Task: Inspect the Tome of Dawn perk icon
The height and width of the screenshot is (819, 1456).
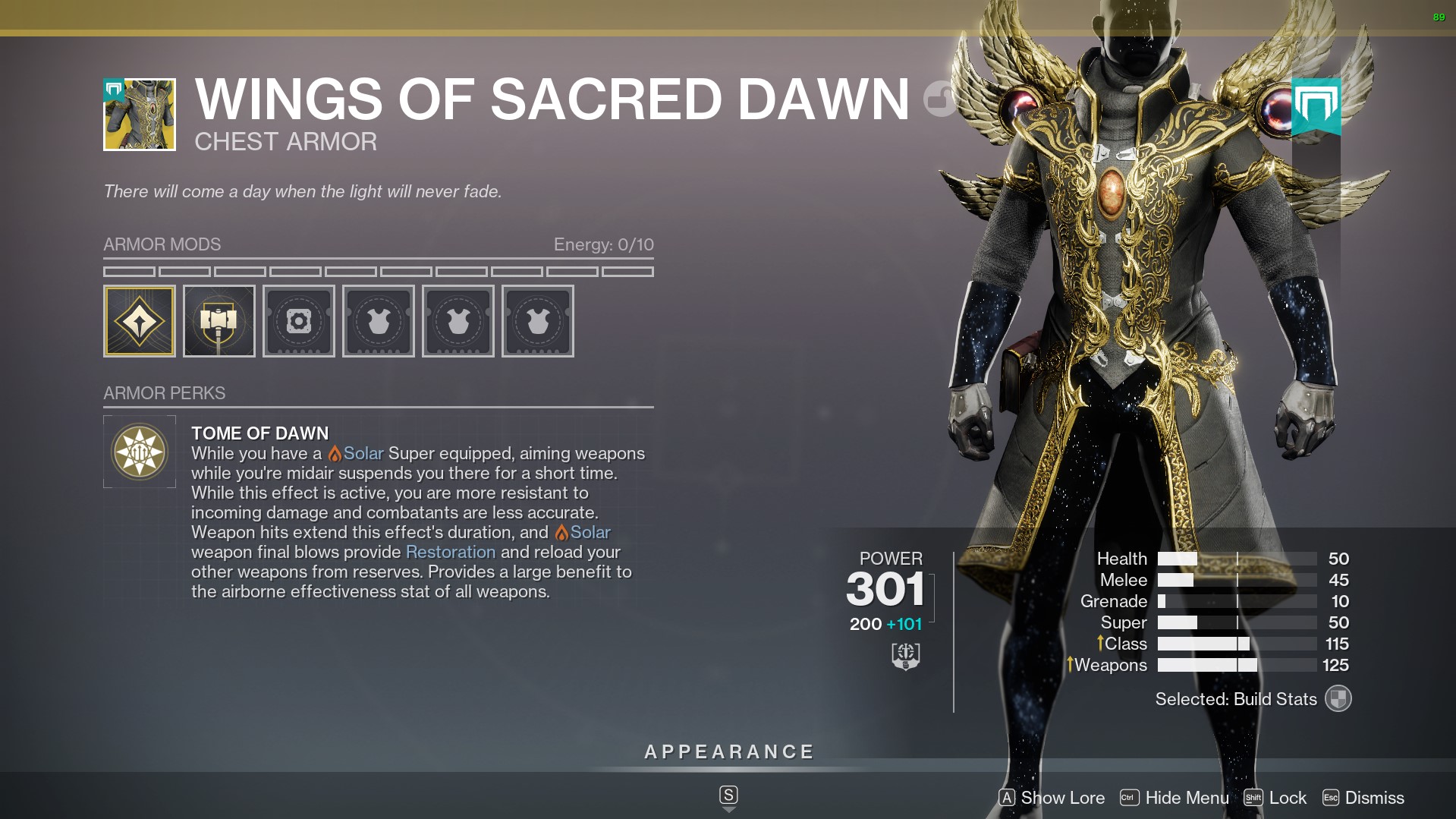Action: click(140, 452)
